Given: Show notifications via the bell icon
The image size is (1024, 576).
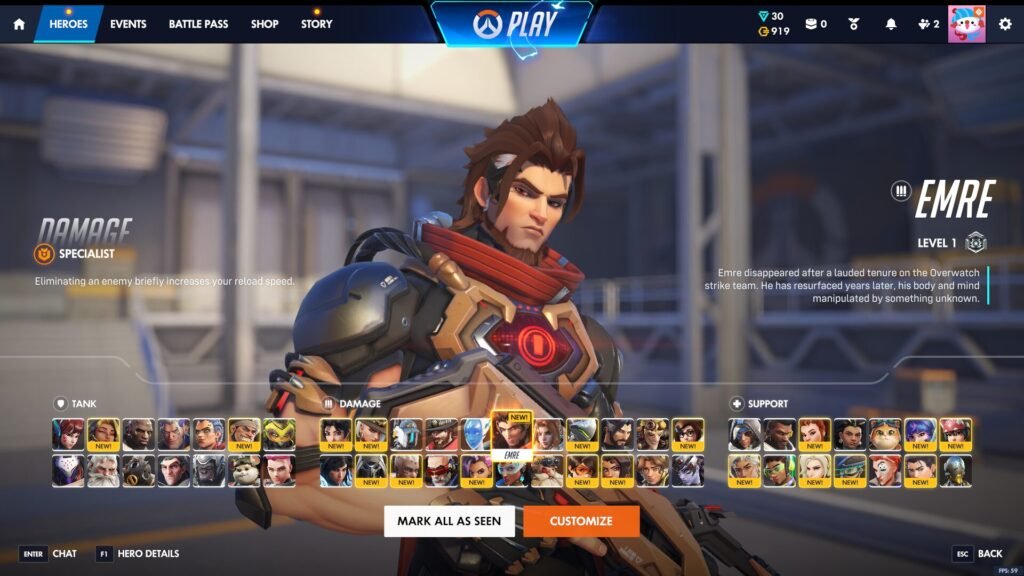Looking at the screenshot, I should (x=890, y=24).
